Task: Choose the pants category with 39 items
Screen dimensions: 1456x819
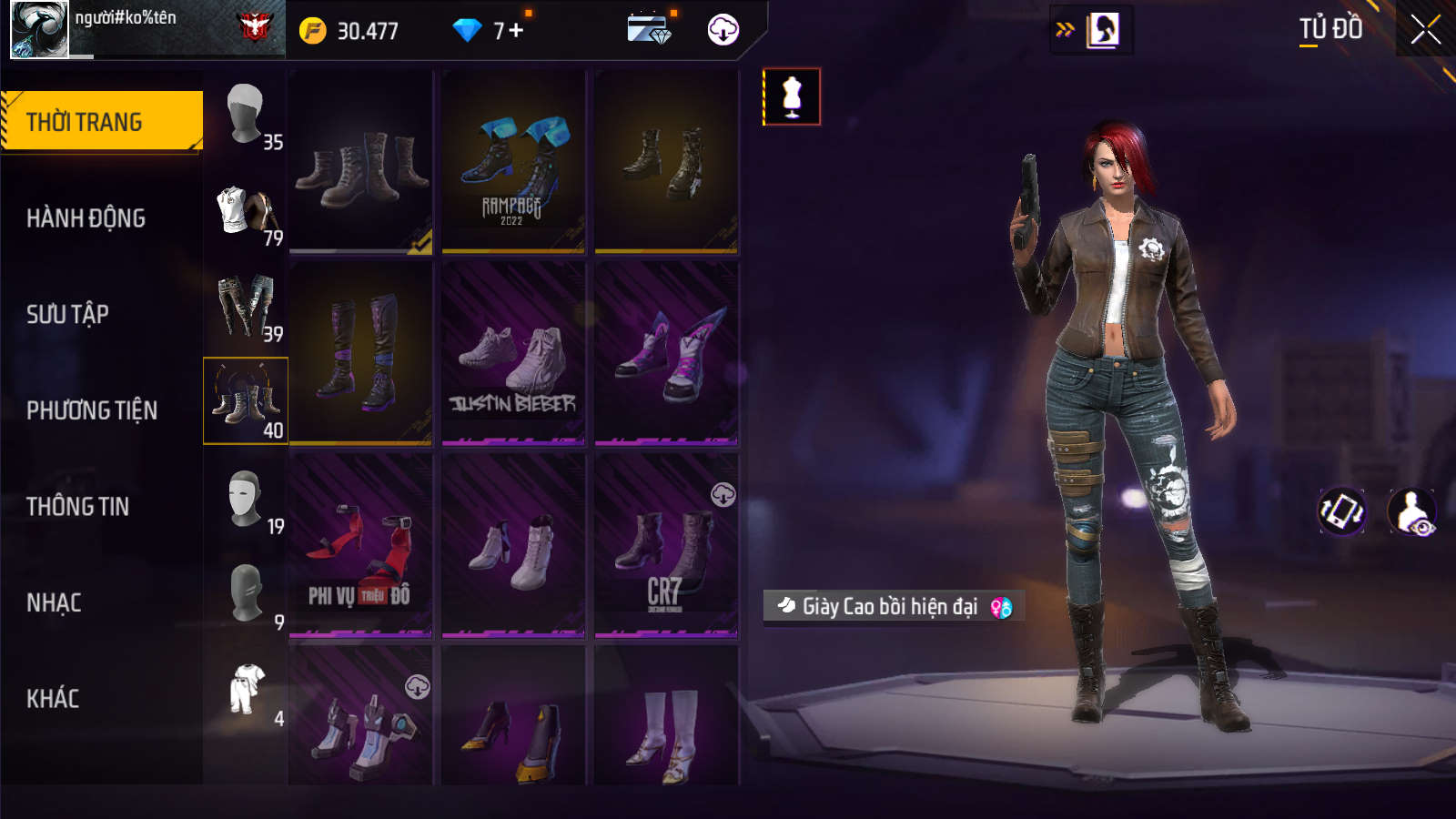Action: 246,308
